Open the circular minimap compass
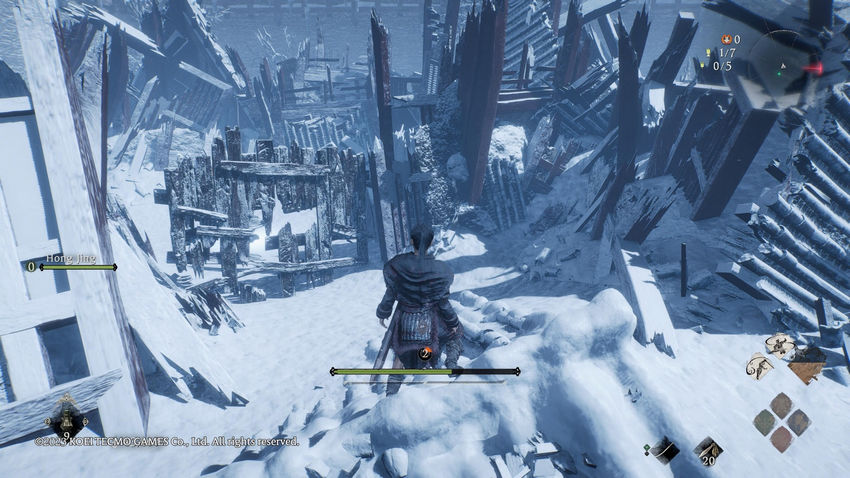Screen dimensions: 850x478 792,62
